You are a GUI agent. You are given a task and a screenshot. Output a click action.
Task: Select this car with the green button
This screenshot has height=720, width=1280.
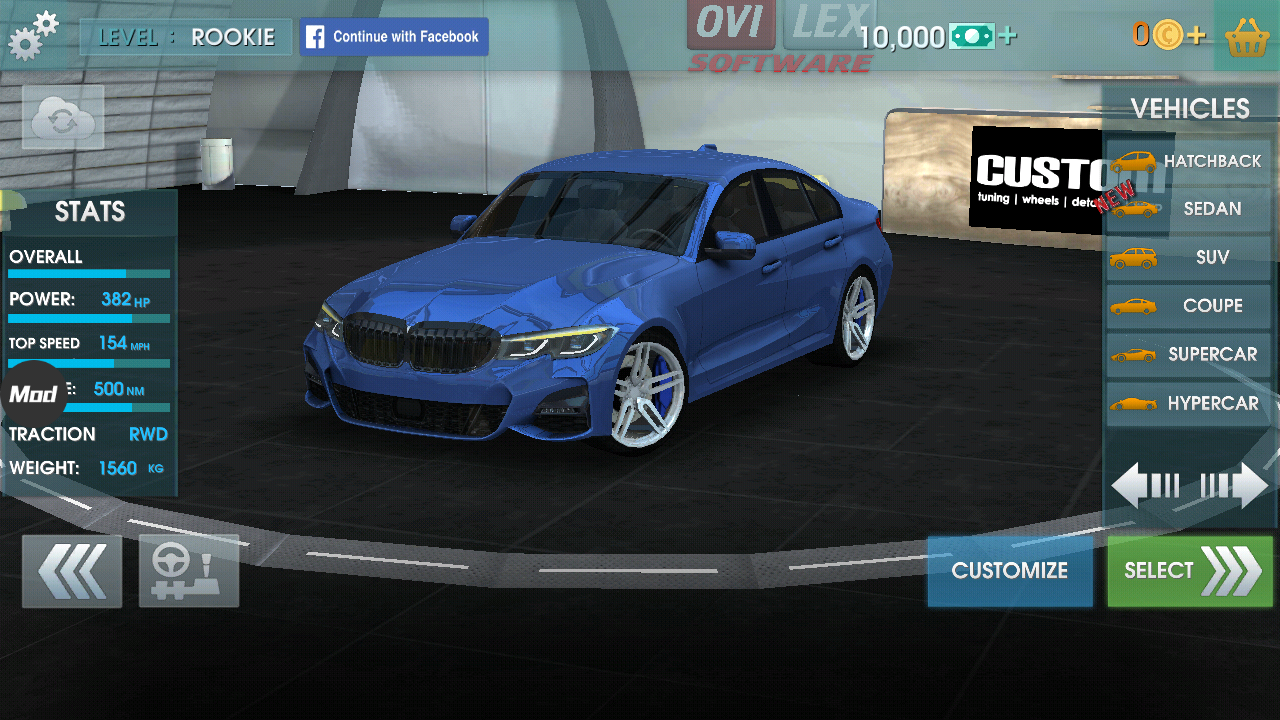(1190, 571)
